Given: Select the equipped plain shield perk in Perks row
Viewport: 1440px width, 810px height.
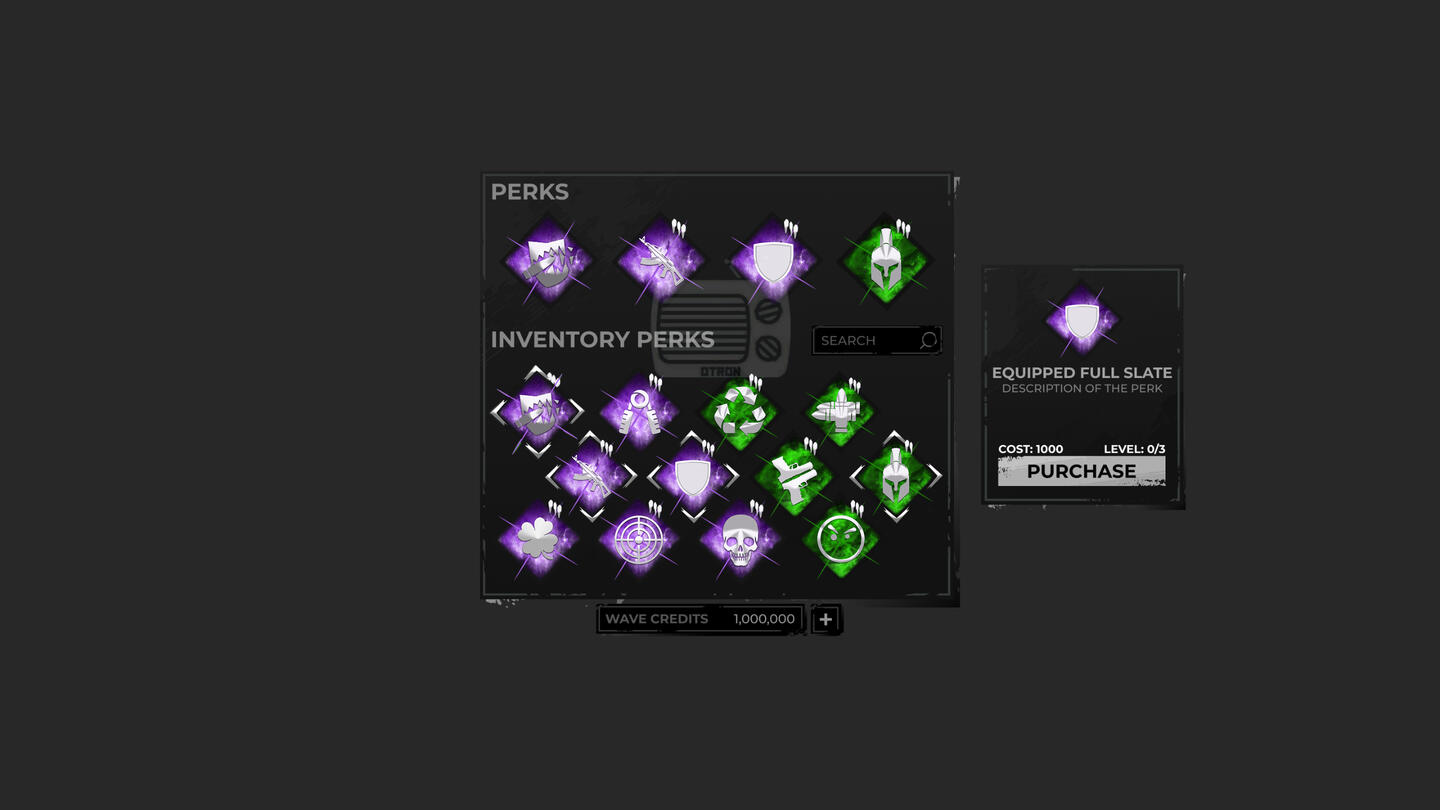Looking at the screenshot, I should (772, 262).
